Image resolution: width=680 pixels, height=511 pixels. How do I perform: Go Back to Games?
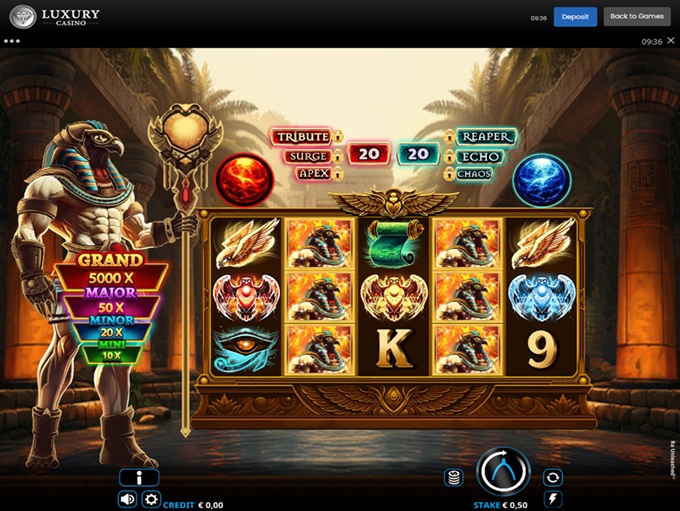[x=637, y=17]
